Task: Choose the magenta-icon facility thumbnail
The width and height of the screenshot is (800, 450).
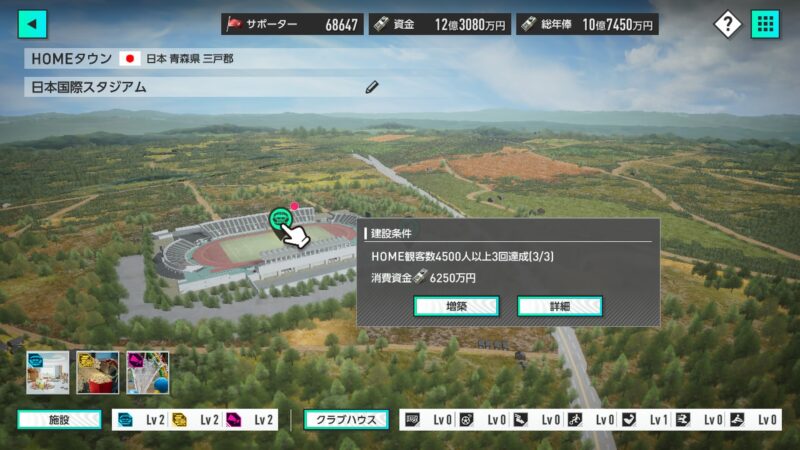Action: [147, 372]
